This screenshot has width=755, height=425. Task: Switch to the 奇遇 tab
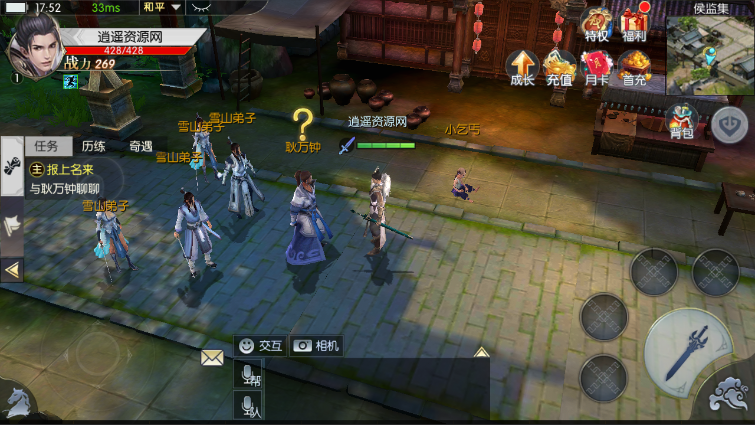pyautogui.click(x=140, y=145)
